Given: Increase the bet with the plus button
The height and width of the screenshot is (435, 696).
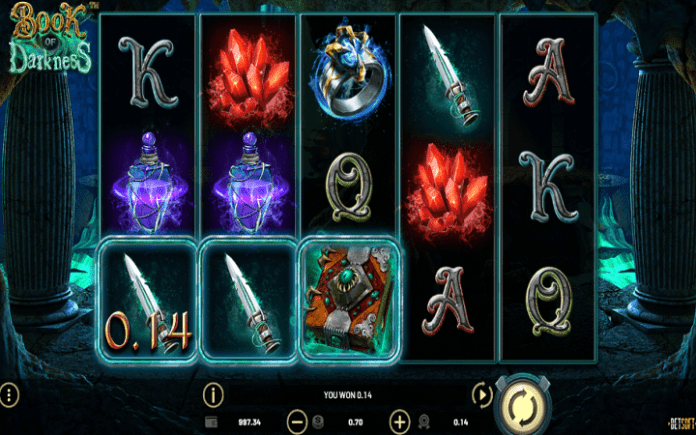Looking at the screenshot, I should click(400, 421).
